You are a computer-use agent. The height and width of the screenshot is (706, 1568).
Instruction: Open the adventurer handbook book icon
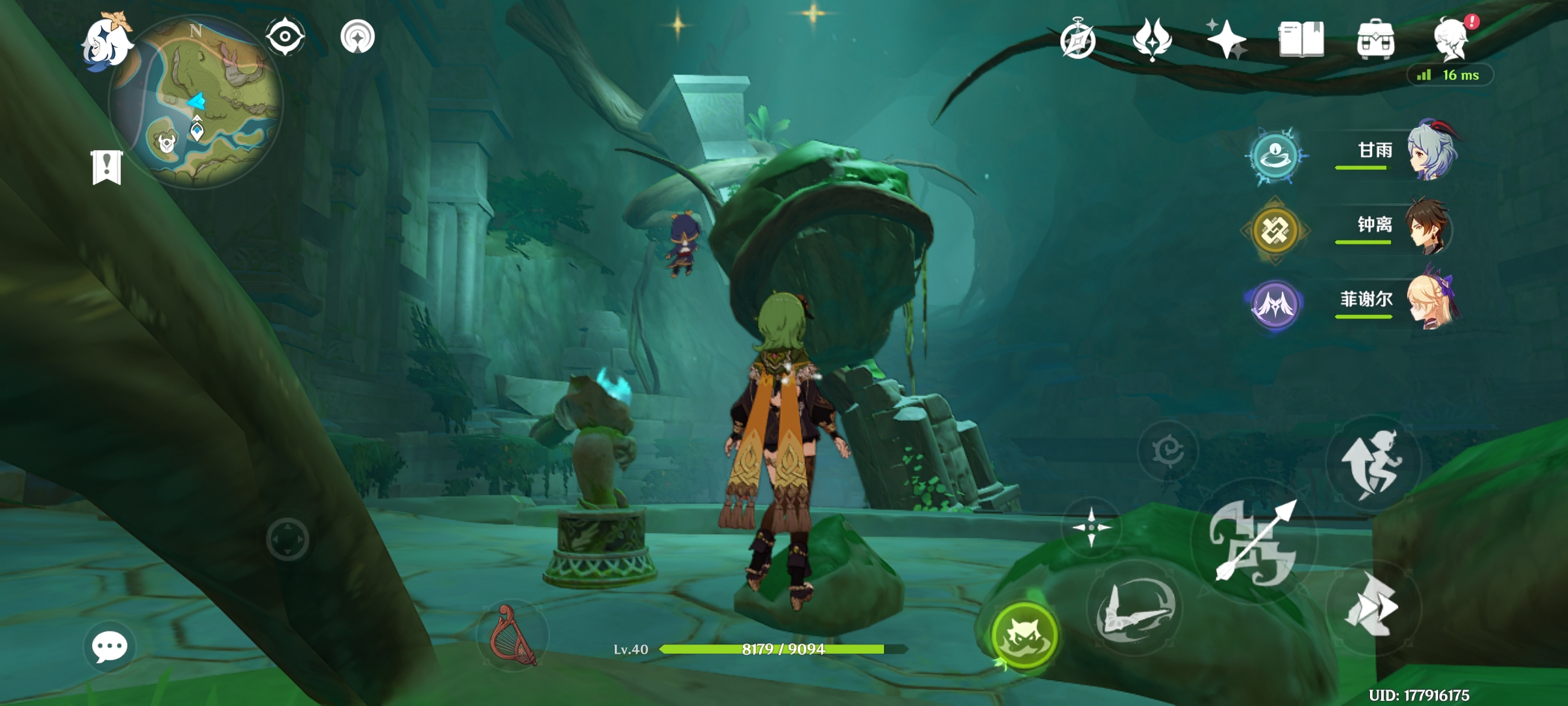click(x=1301, y=40)
